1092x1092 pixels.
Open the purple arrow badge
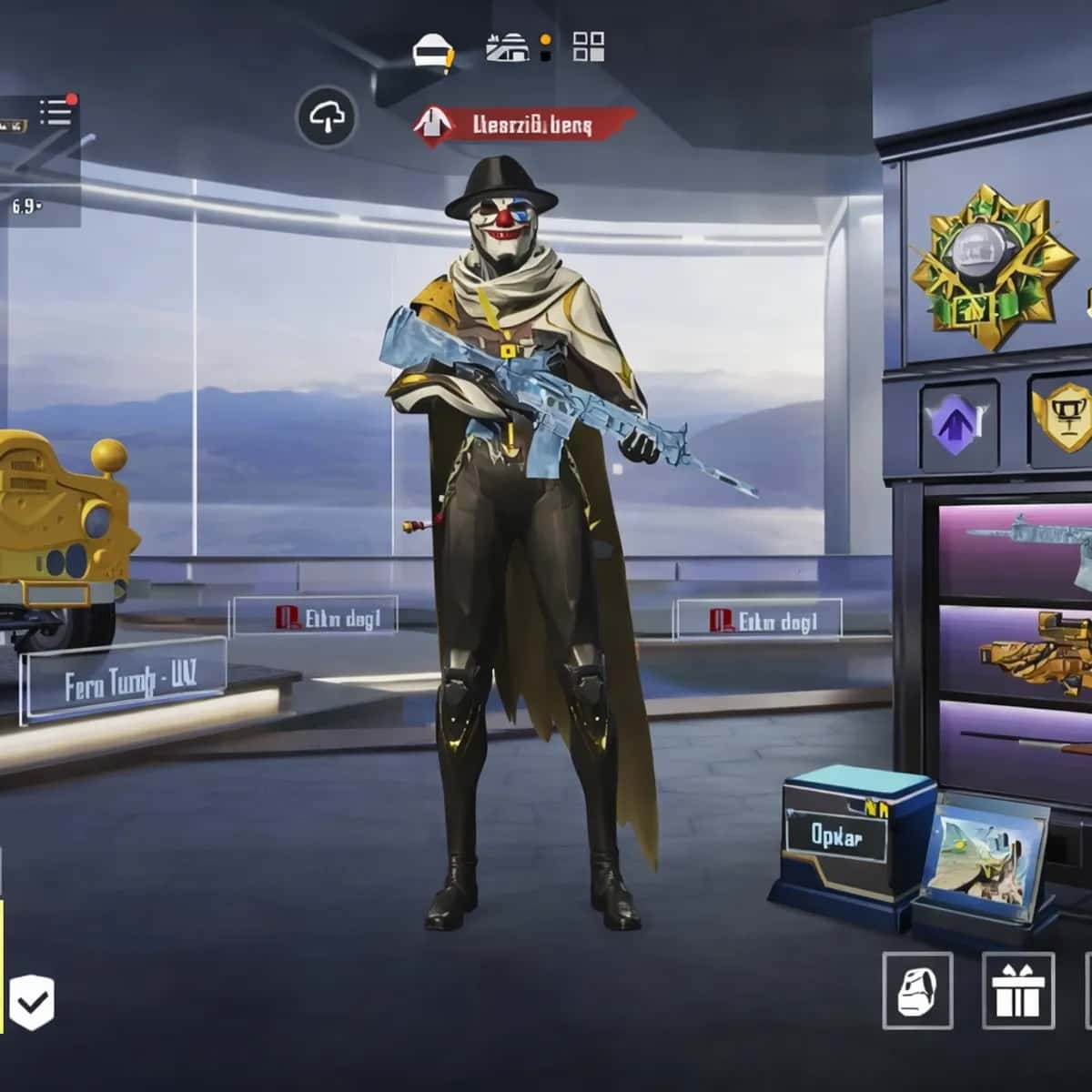958,425
